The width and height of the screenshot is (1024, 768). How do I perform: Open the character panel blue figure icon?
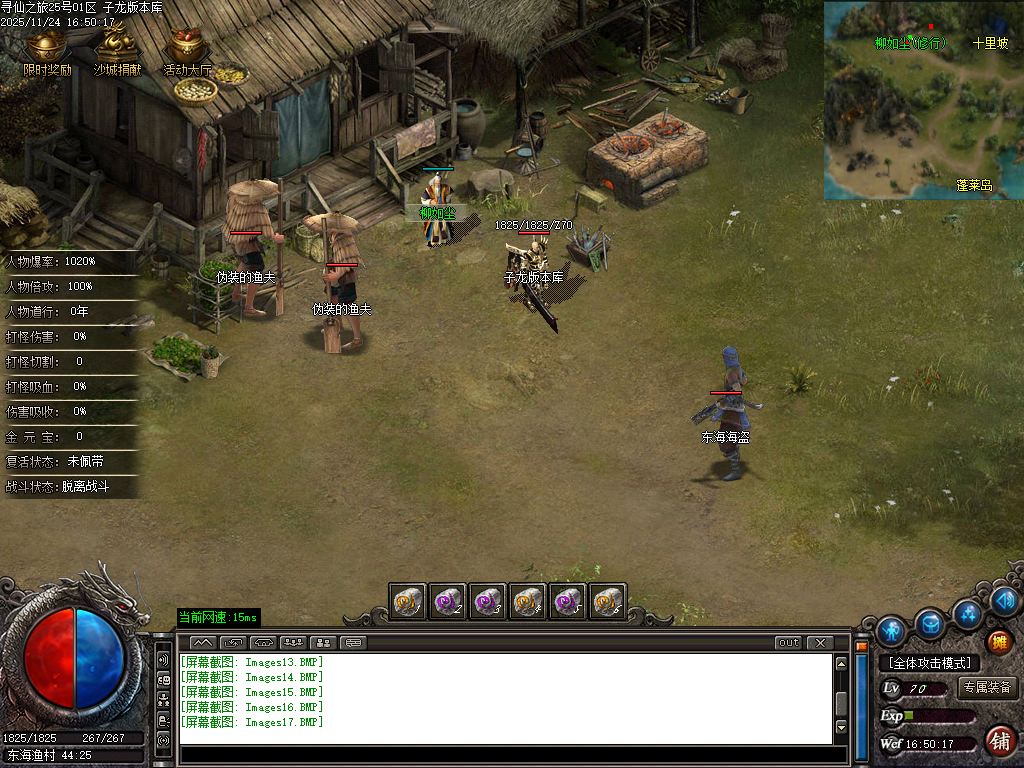pos(891,631)
